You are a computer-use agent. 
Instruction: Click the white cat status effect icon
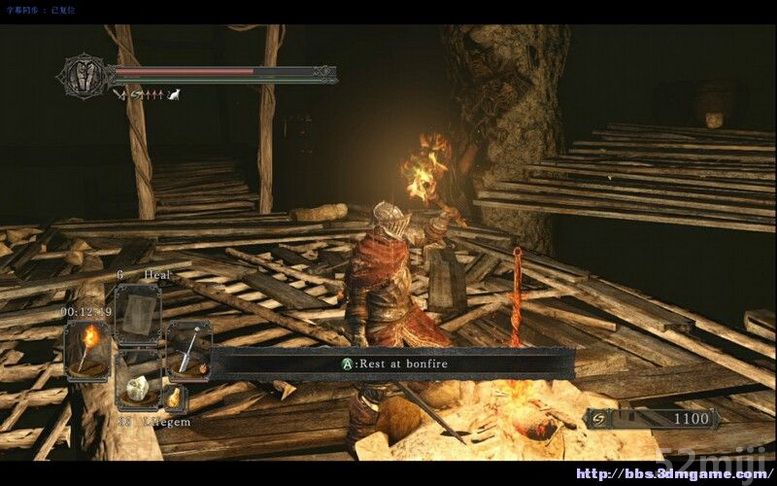pos(173,95)
